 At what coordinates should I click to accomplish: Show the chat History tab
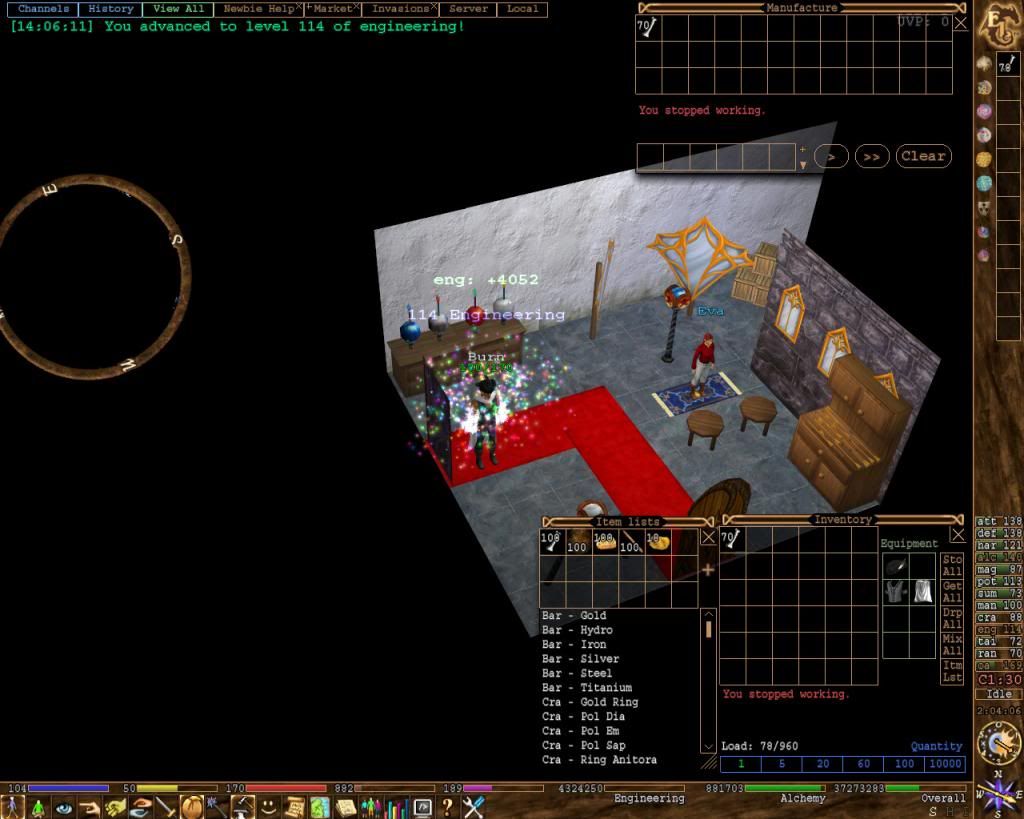pos(110,9)
